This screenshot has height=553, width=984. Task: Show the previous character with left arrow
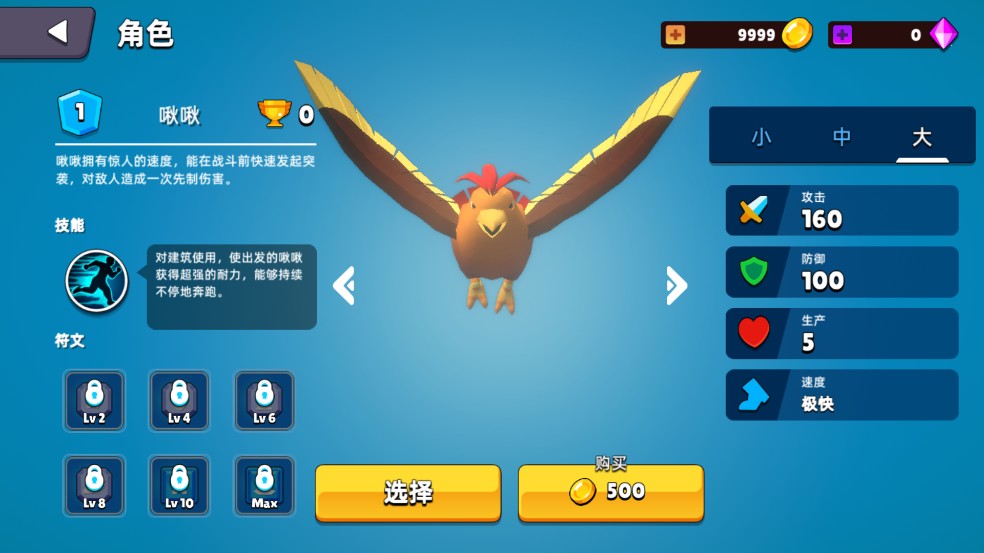[x=344, y=285]
